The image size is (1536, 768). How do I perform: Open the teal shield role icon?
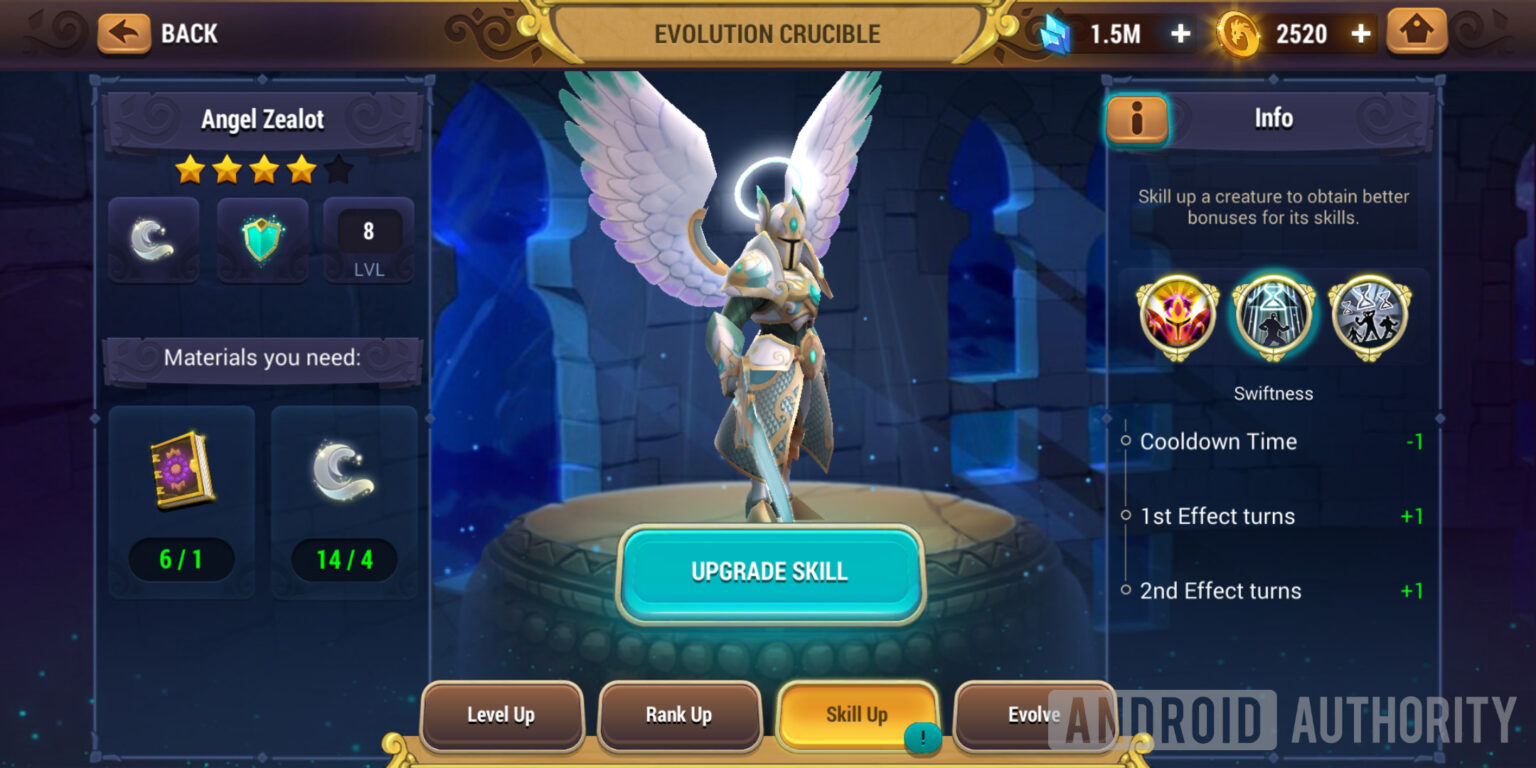261,240
